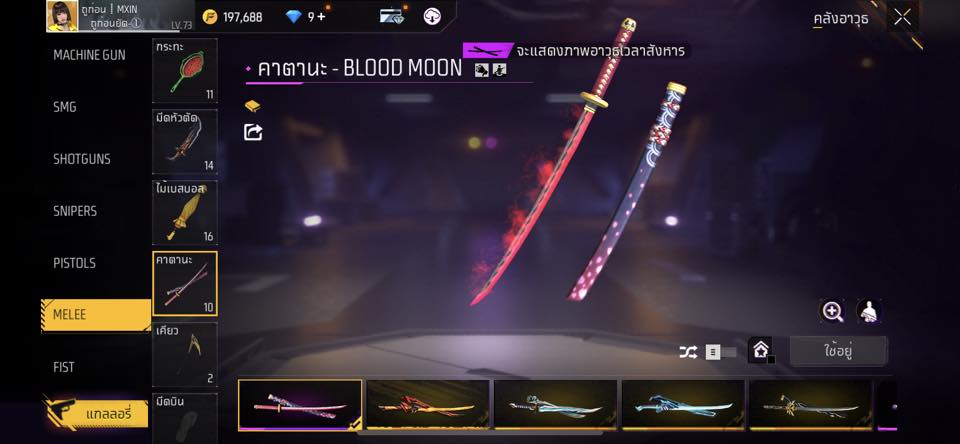
Task: Close the weapon armory screen
Action: [x=902, y=17]
